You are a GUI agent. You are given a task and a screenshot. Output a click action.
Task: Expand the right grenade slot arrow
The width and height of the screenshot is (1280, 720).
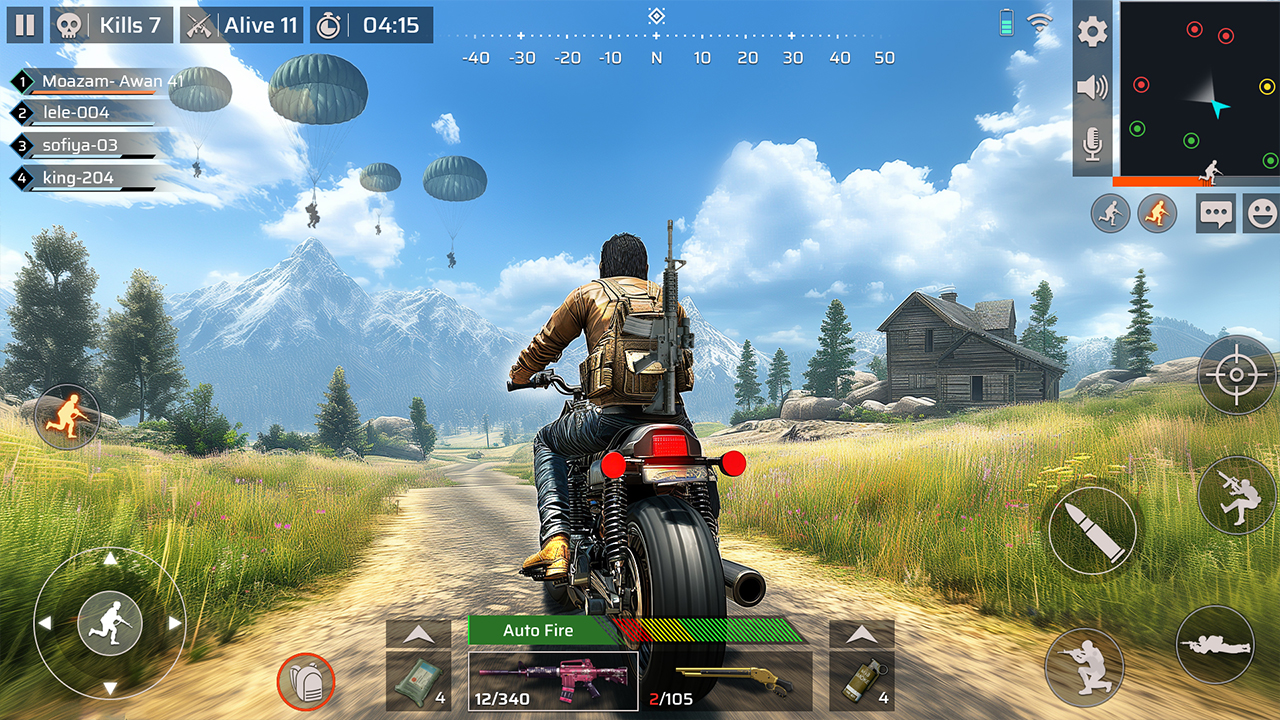click(860, 632)
